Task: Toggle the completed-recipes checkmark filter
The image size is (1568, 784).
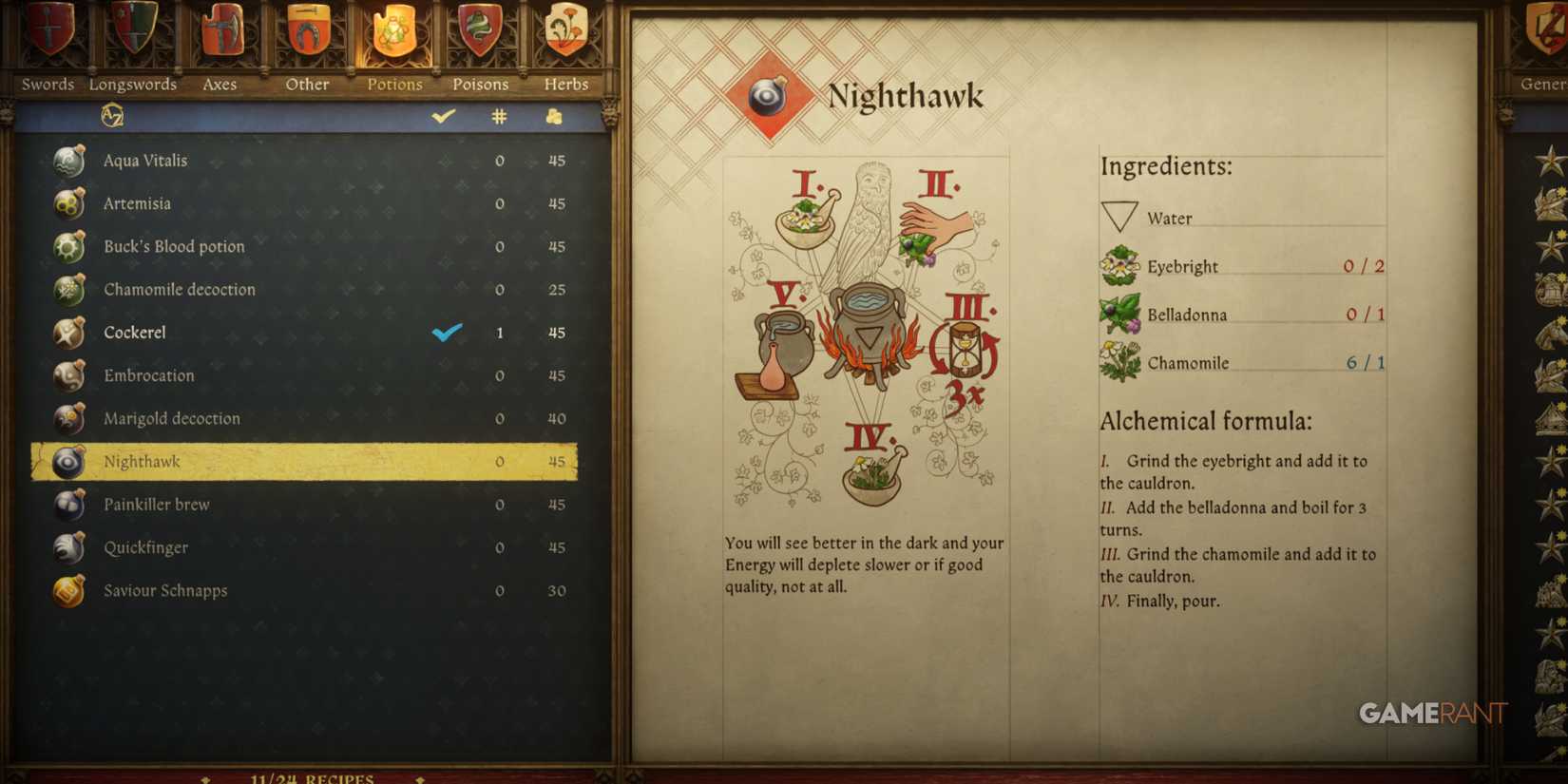Action: [441, 115]
